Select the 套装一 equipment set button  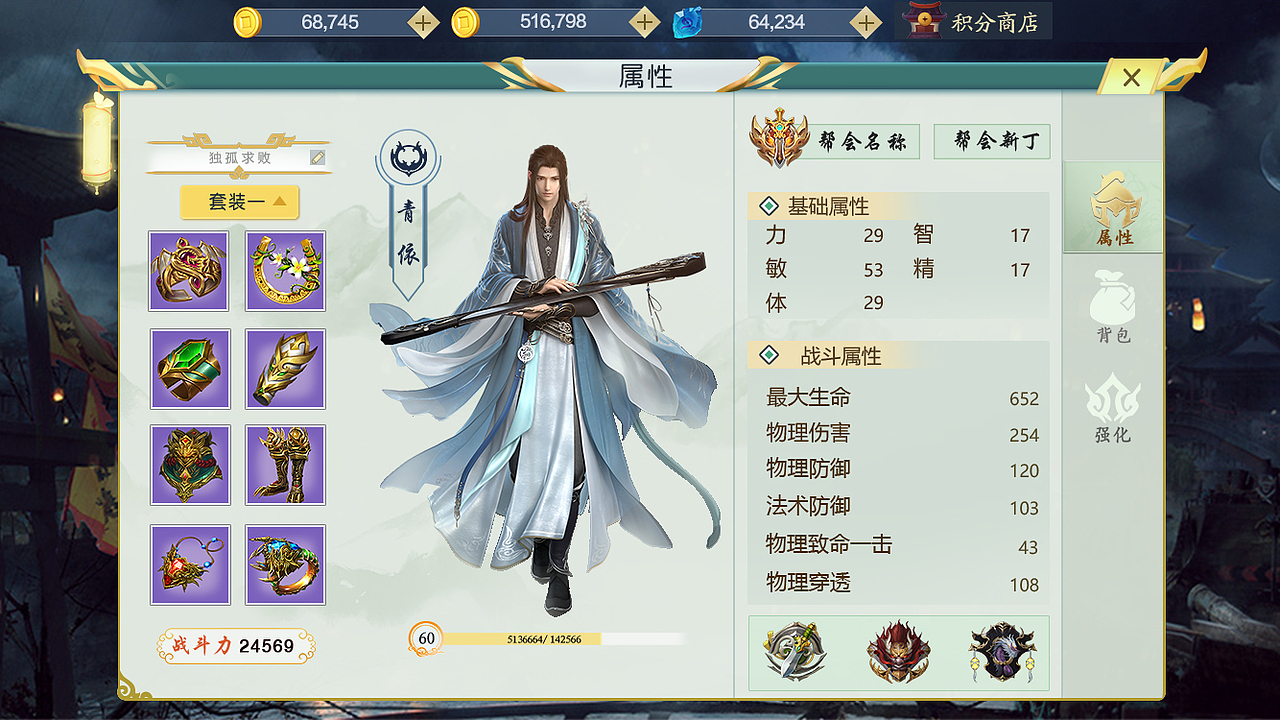click(239, 202)
